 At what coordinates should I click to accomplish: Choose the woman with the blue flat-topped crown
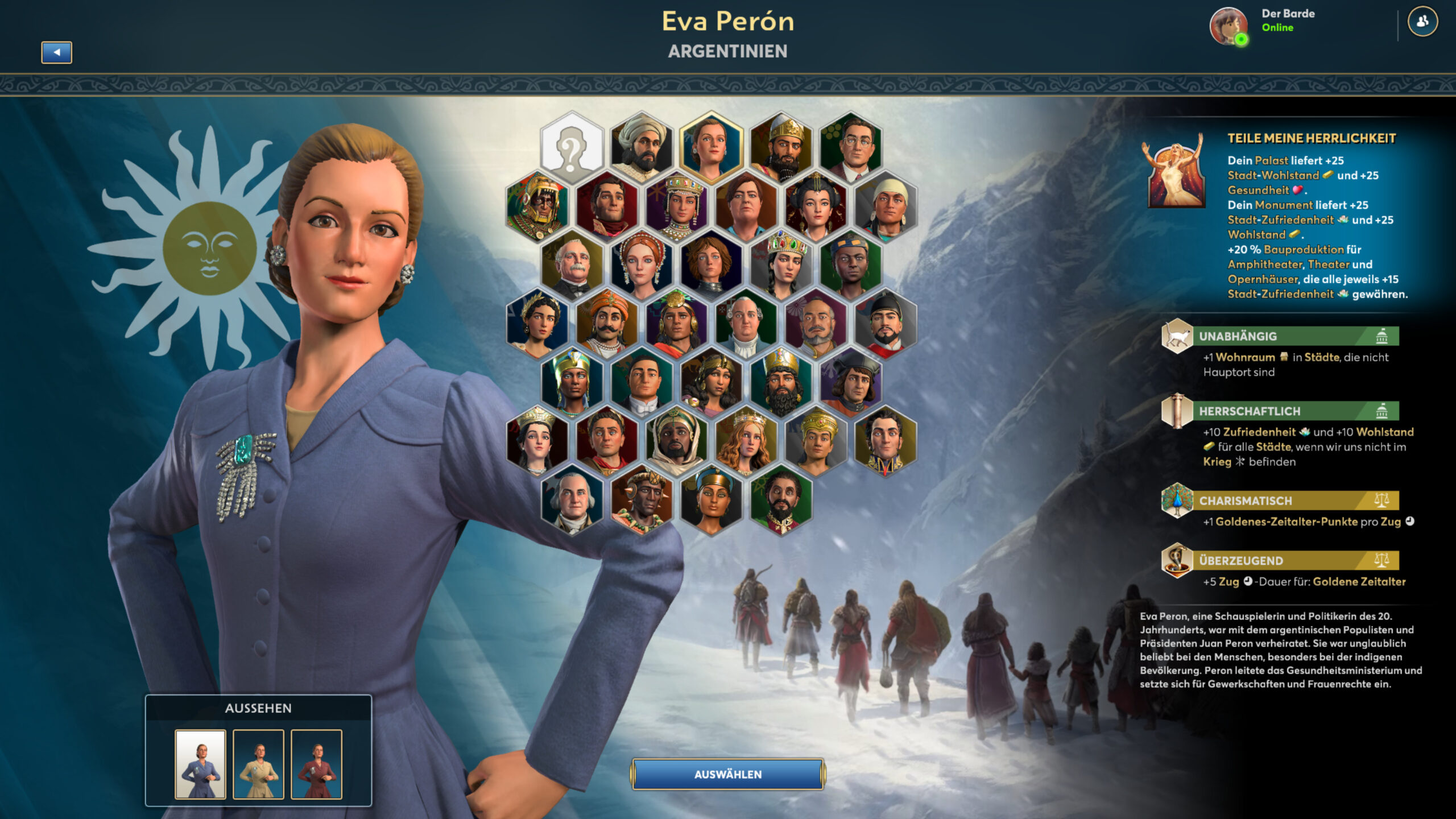711,500
